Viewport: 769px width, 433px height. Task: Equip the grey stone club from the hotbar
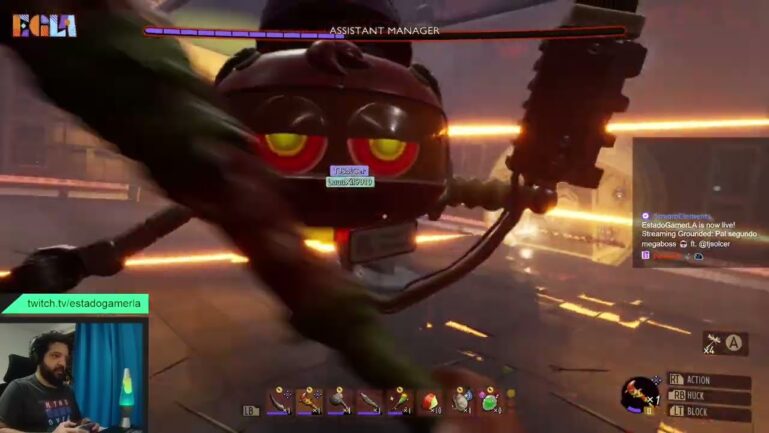[x=340, y=401]
